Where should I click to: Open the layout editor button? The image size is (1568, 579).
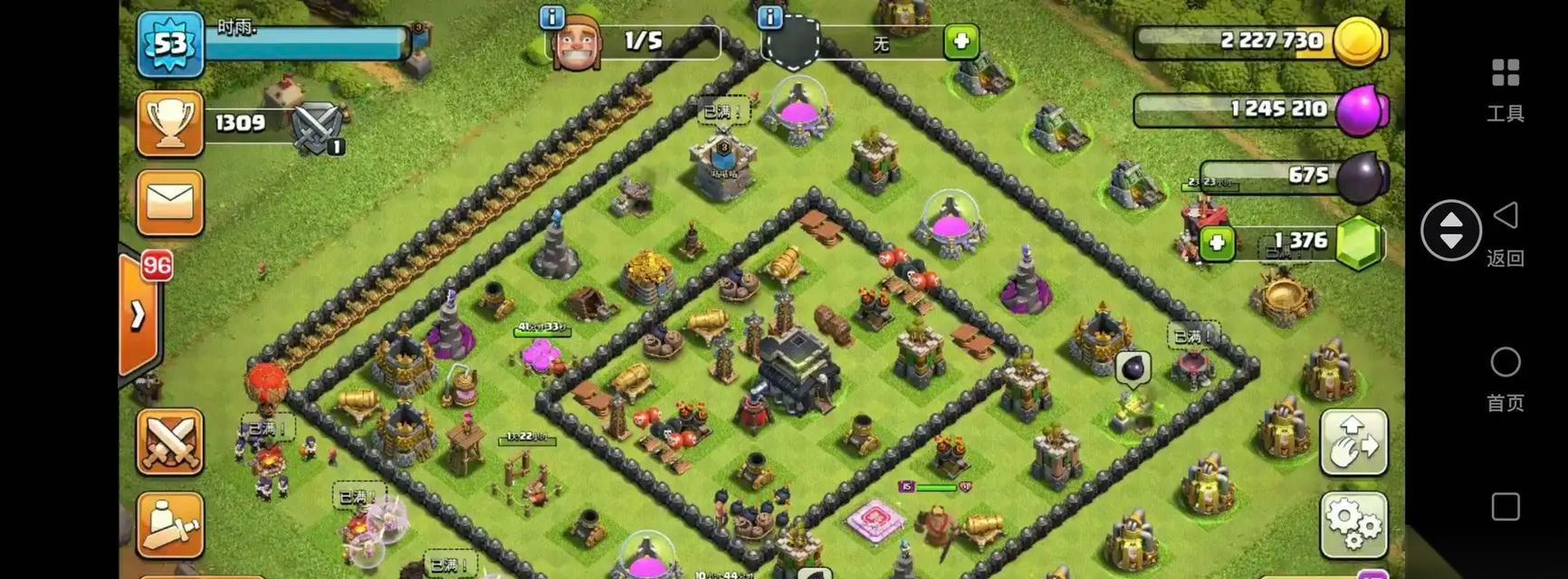click(x=1353, y=442)
